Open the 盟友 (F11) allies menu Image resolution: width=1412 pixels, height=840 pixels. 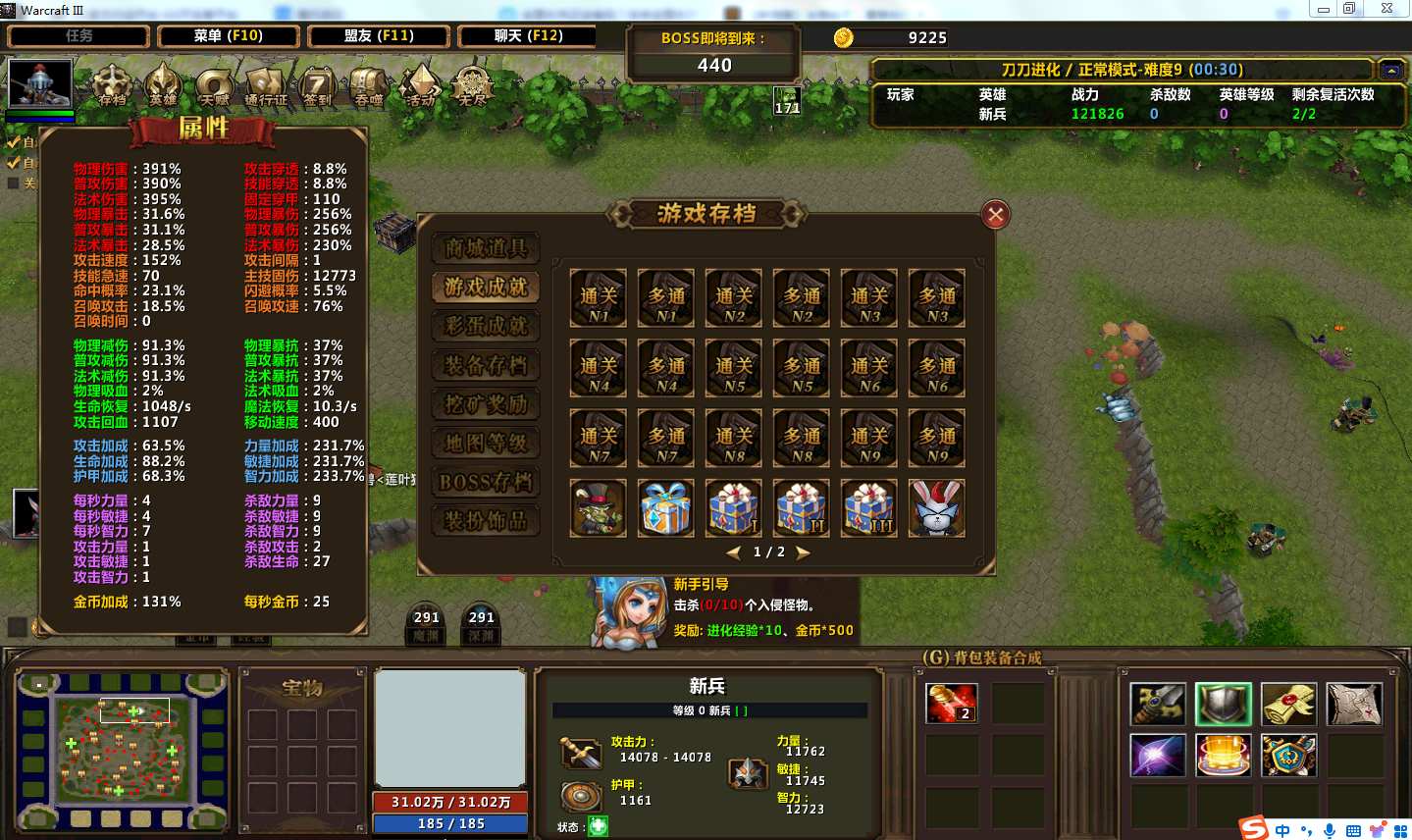coord(379,36)
